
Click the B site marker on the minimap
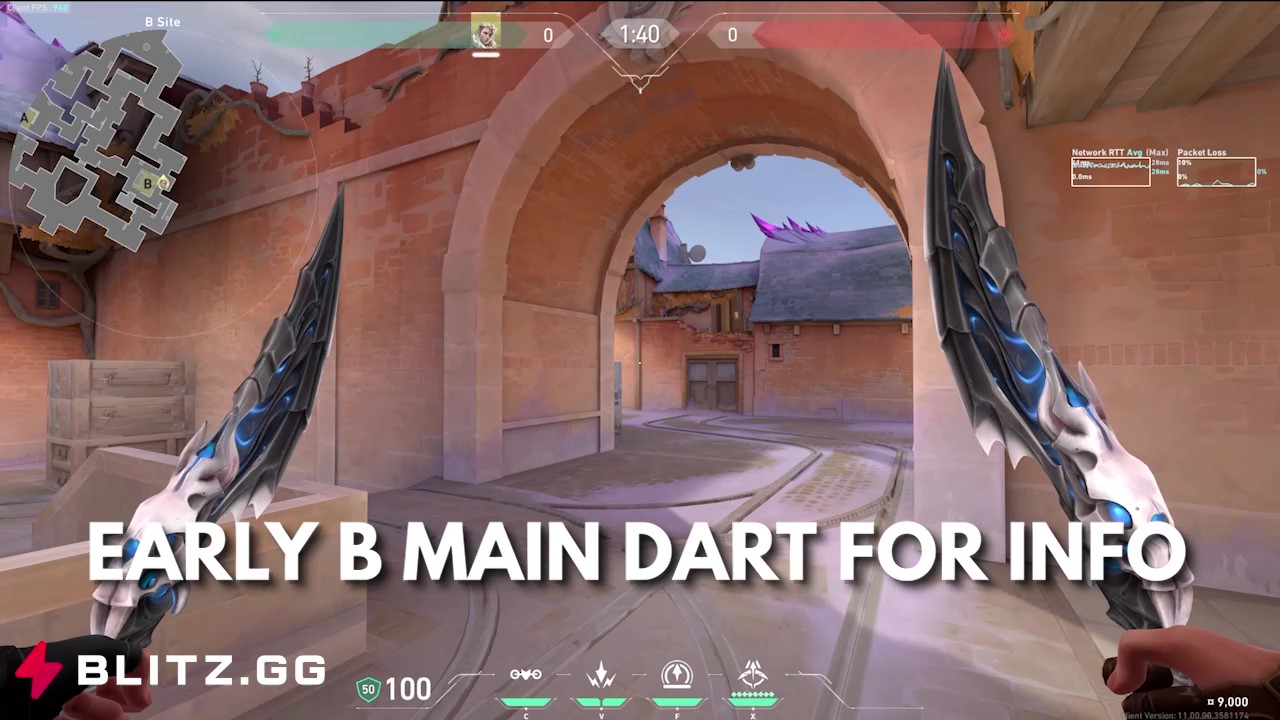click(147, 184)
